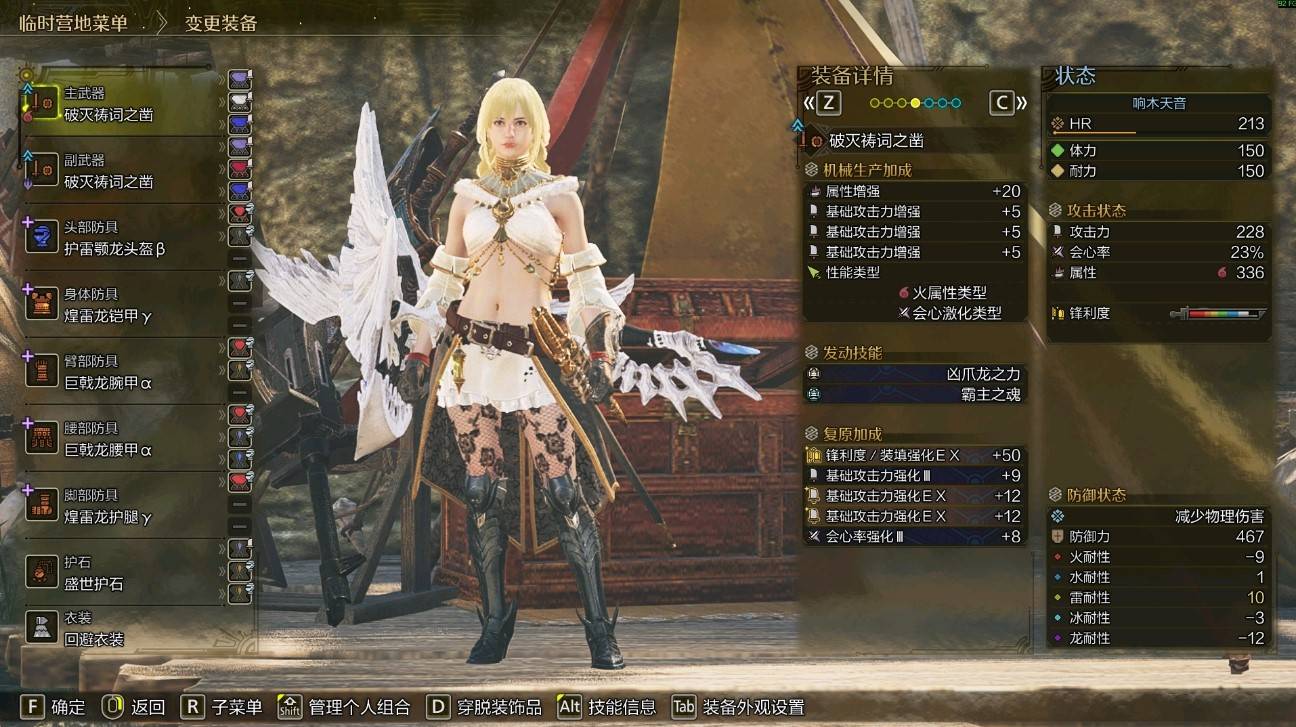Open the 盛世护石 charm slot
This screenshot has height=727, width=1296.
pos(120,573)
